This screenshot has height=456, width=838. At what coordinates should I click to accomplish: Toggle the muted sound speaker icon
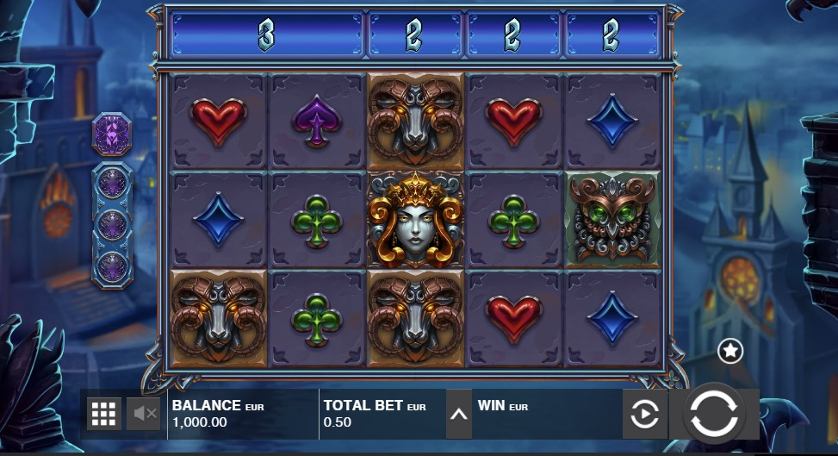(145, 413)
